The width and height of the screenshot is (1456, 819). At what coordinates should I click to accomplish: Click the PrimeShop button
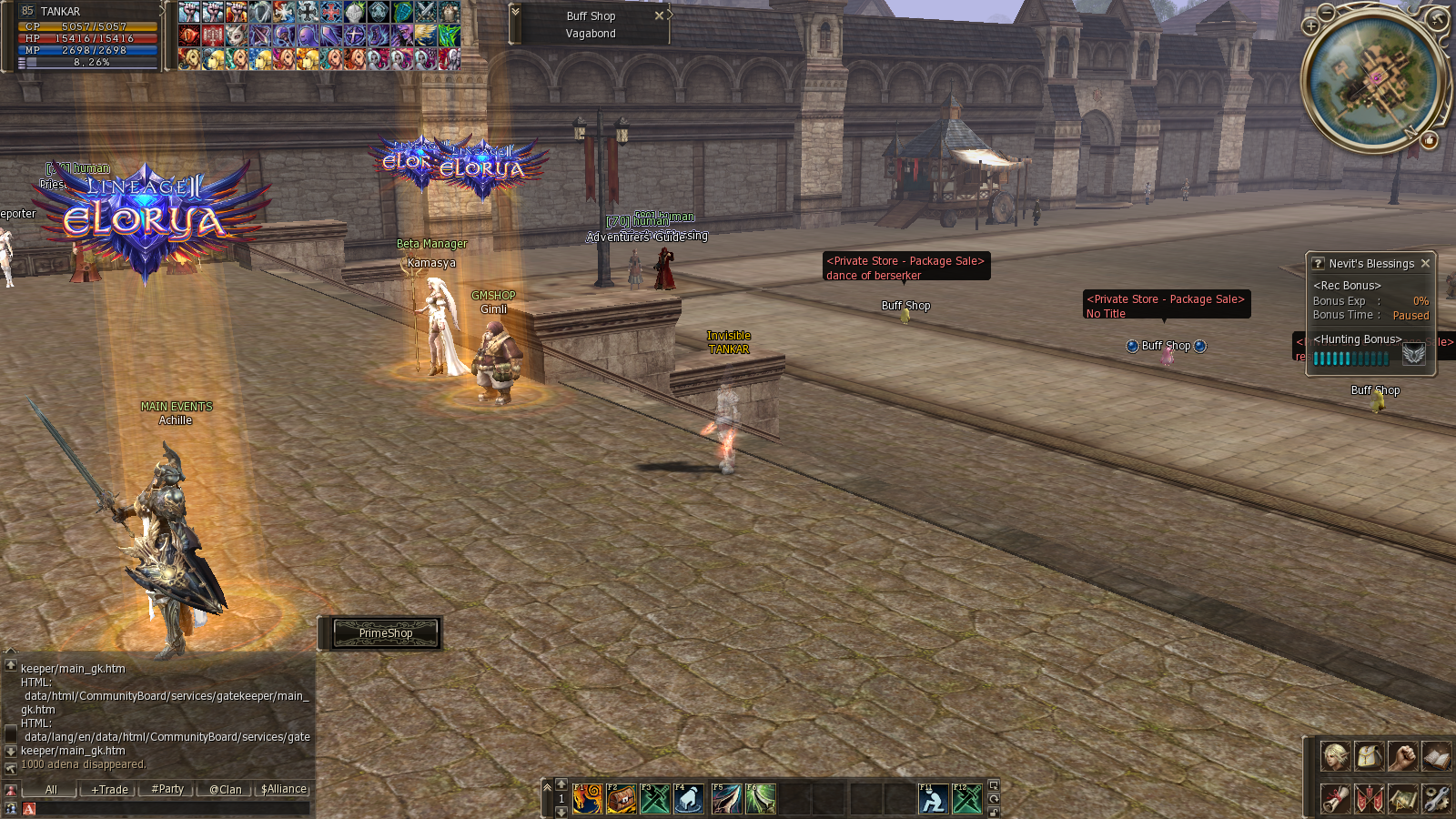pyautogui.click(x=385, y=633)
